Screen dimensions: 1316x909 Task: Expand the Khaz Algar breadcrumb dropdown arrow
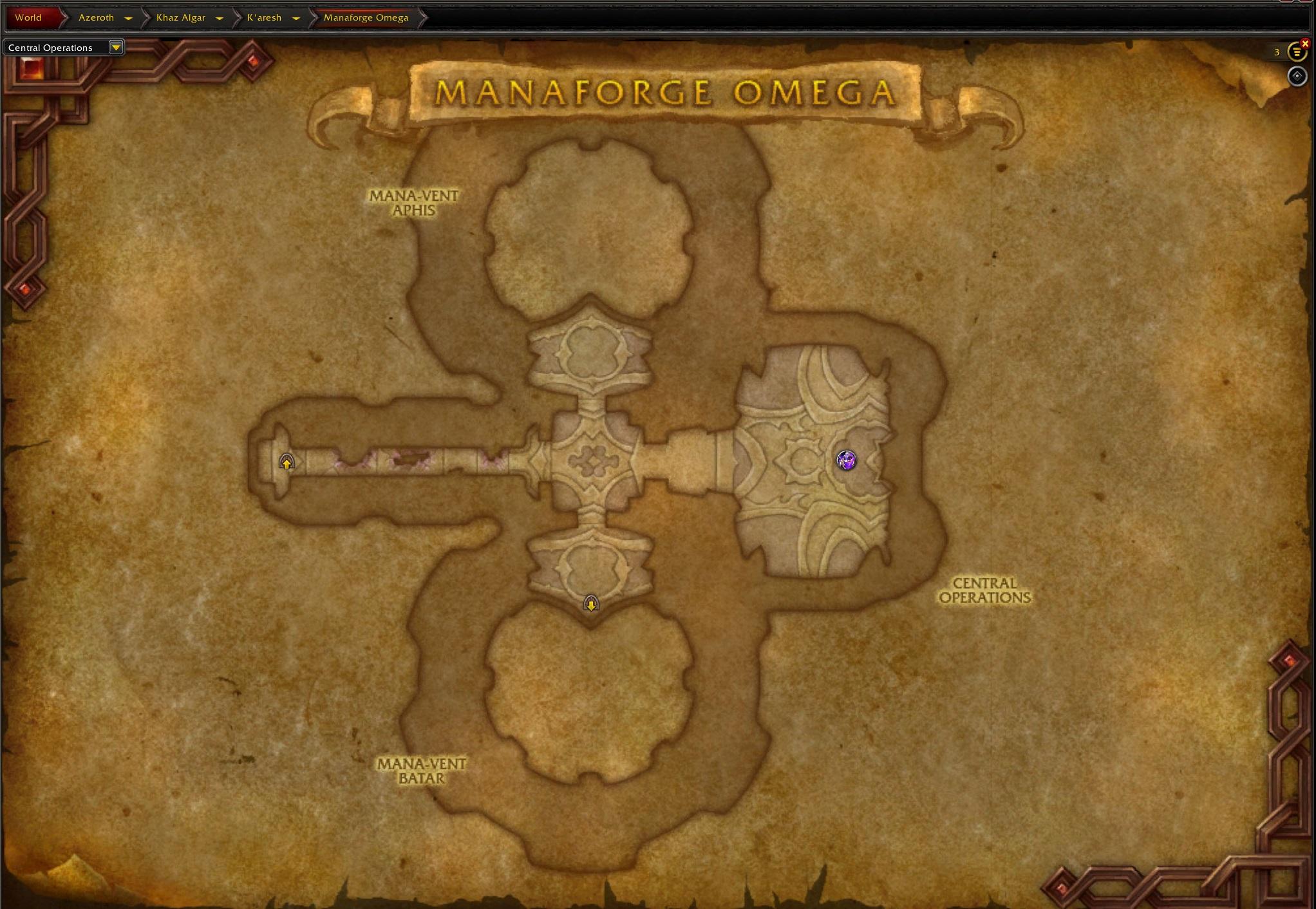219,18
